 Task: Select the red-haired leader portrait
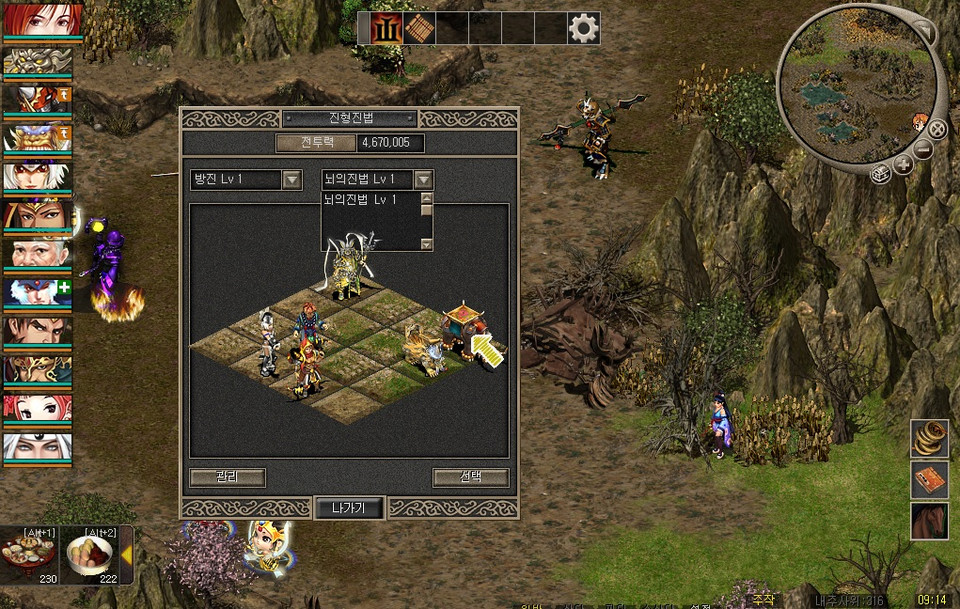(37, 20)
